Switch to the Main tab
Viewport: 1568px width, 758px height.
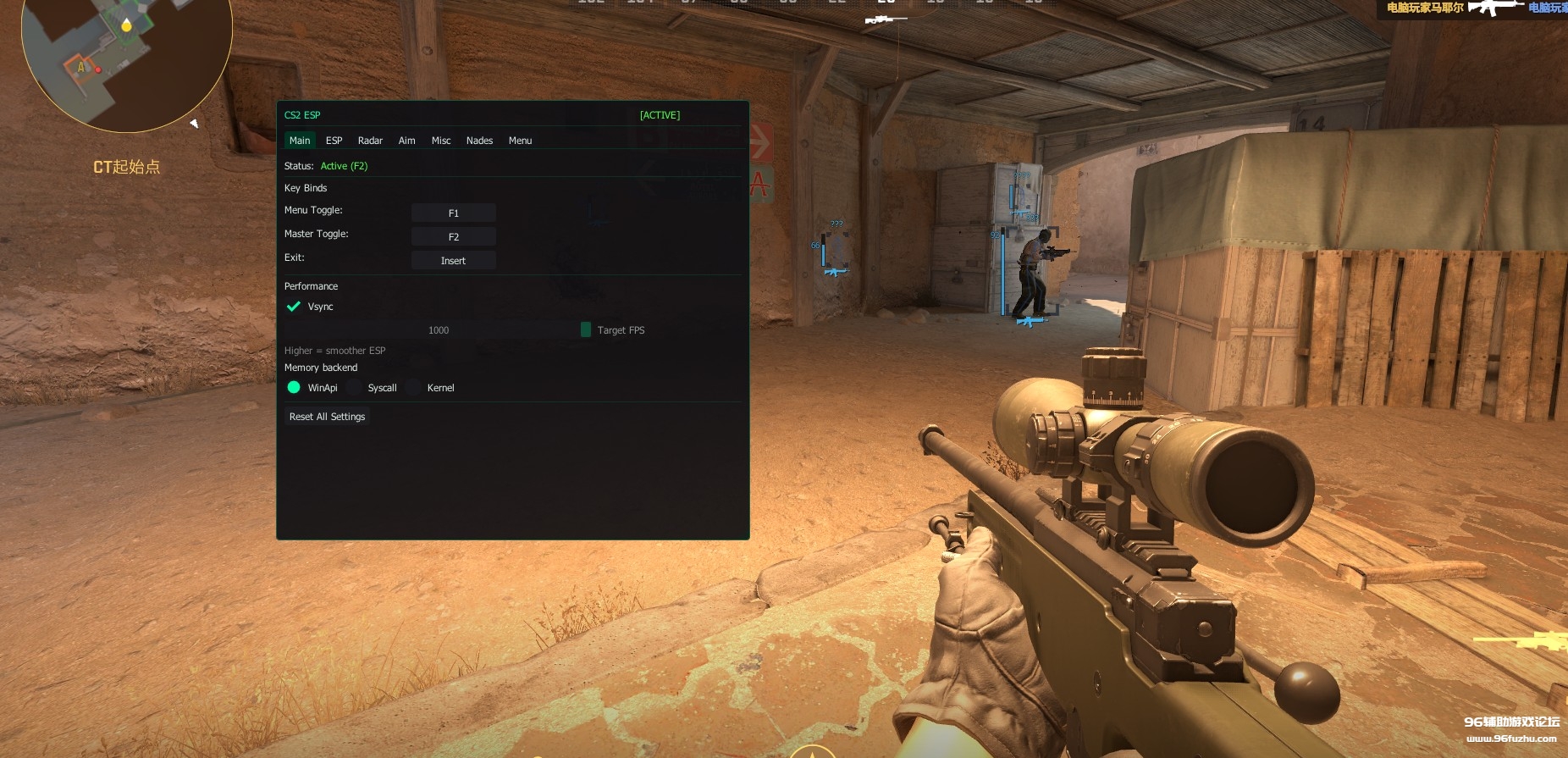pyautogui.click(x=300, y=141)
